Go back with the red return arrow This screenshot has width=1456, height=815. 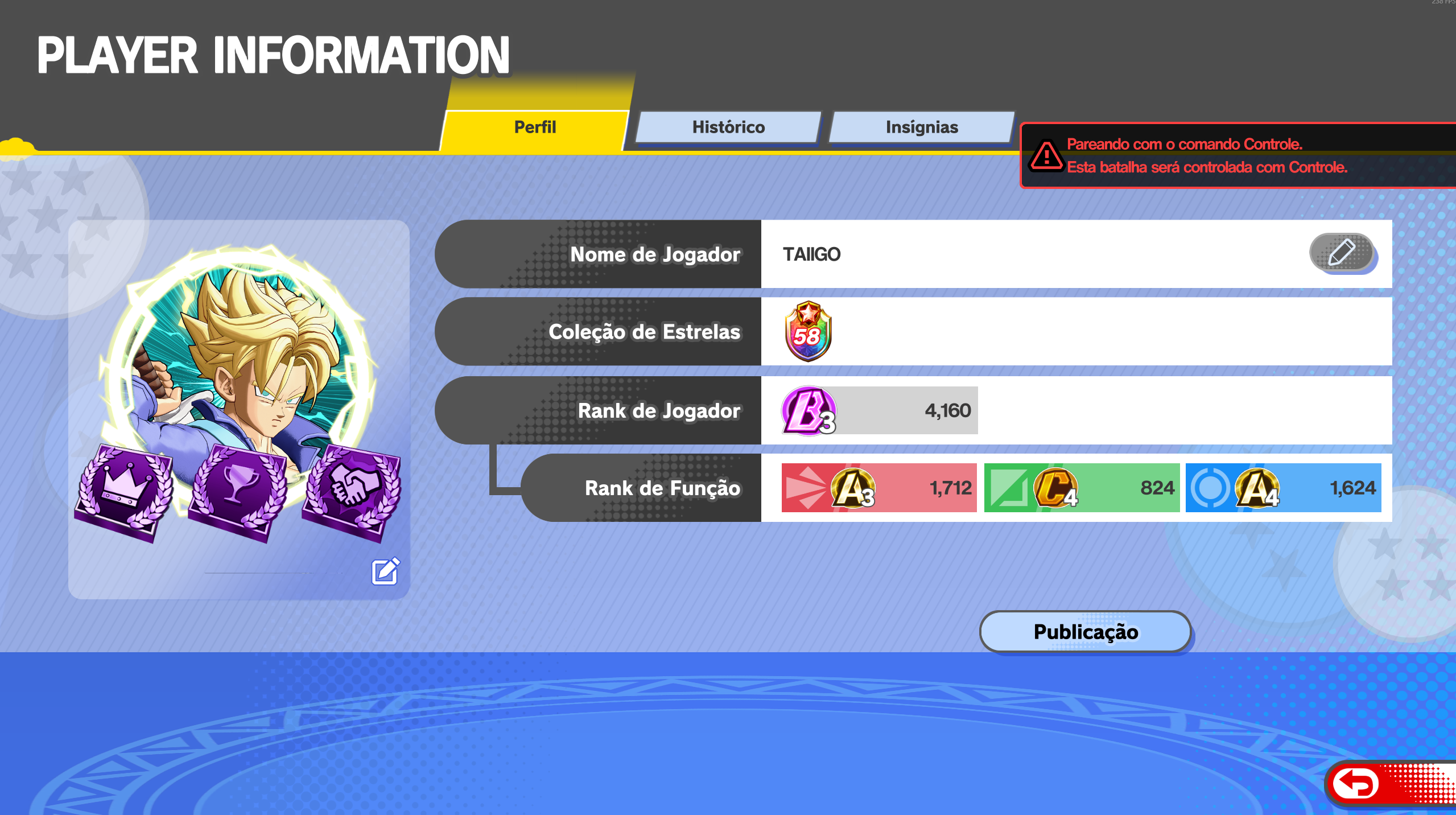(1357, 784)
